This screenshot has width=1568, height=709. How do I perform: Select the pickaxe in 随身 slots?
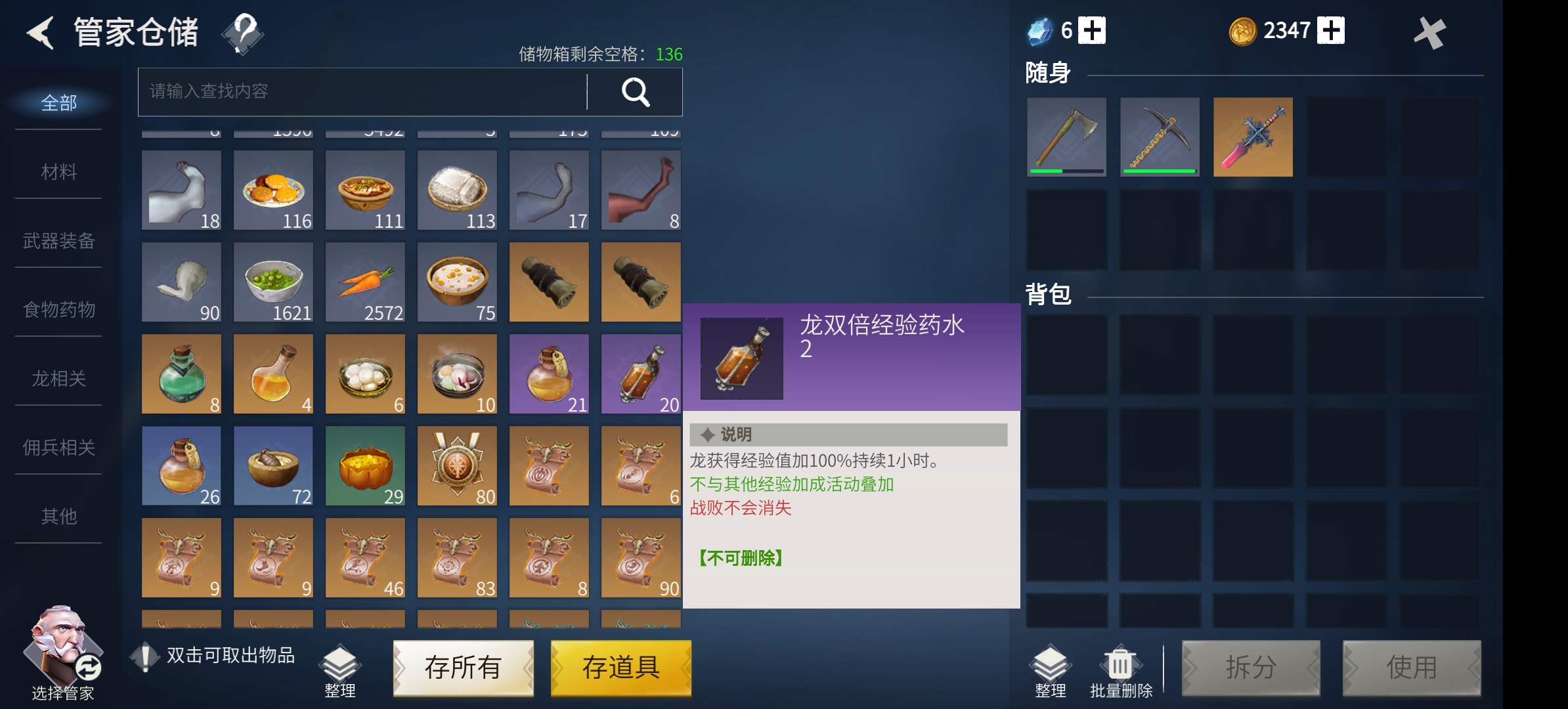pos(1160,137)
